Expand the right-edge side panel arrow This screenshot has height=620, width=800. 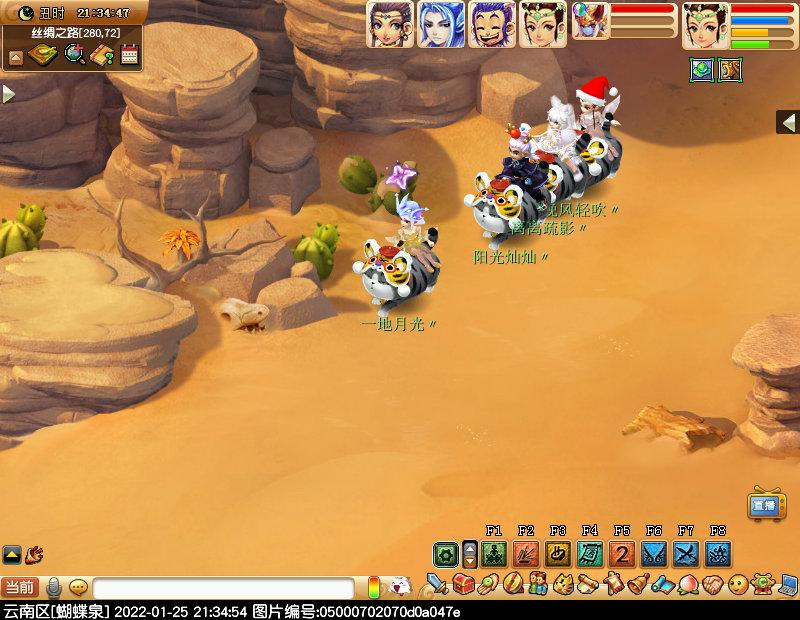coord(789,122)
